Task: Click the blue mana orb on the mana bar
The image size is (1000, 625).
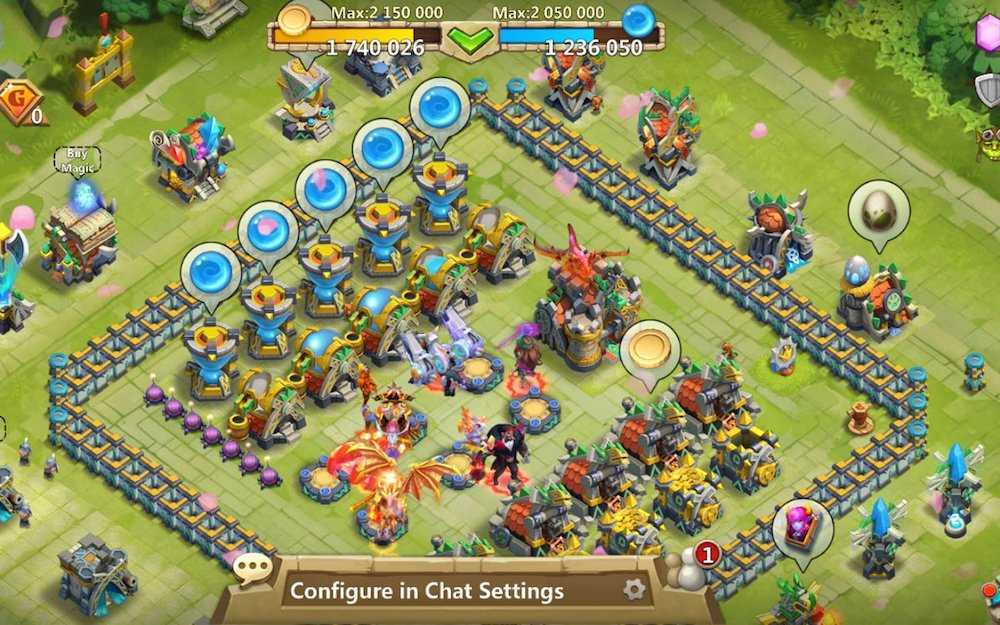Action: coord(637,19)
